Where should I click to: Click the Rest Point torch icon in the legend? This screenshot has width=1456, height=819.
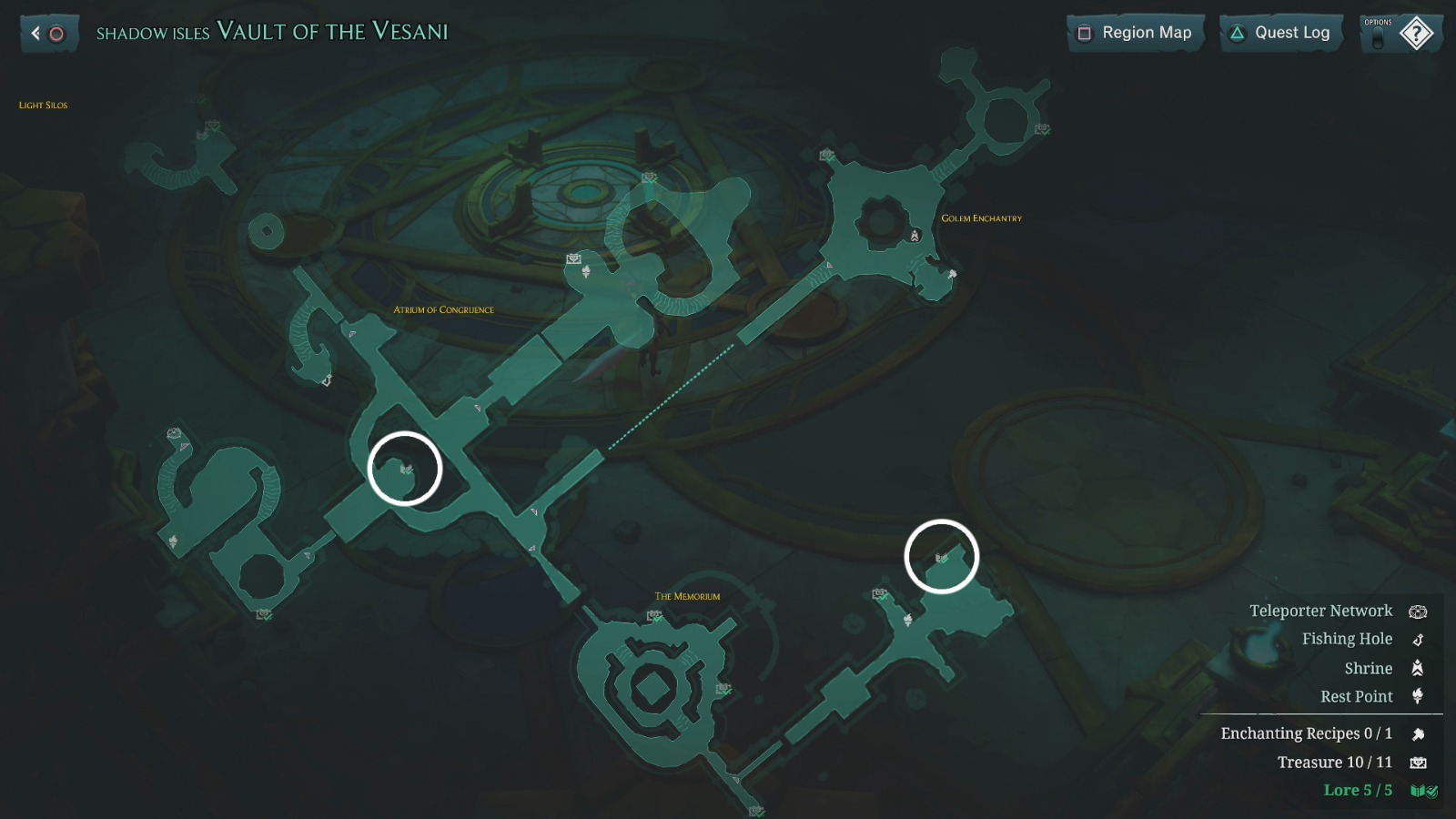coord(1418,696)
